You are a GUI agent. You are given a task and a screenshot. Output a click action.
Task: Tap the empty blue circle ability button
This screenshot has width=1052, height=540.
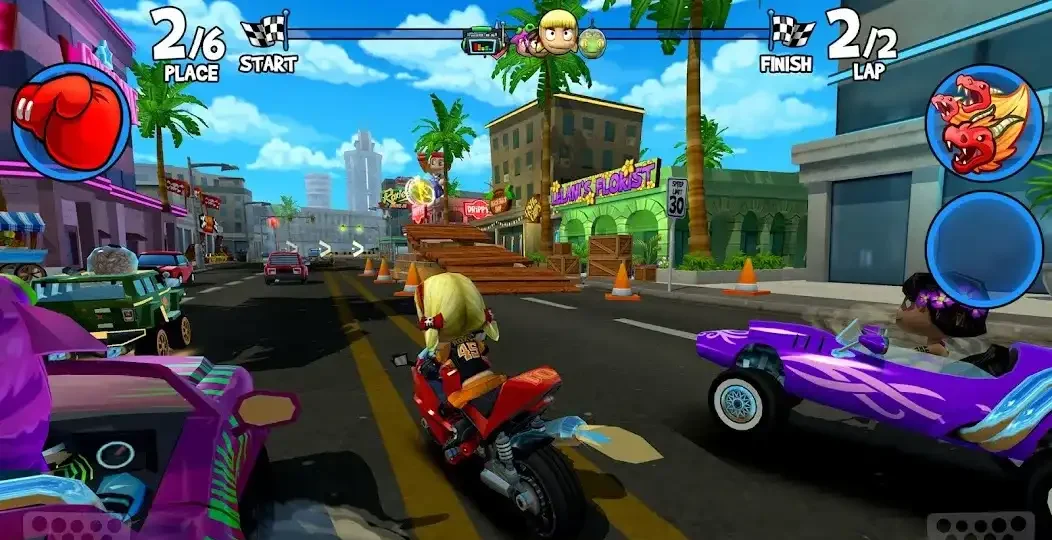click(x=984, y=249)
